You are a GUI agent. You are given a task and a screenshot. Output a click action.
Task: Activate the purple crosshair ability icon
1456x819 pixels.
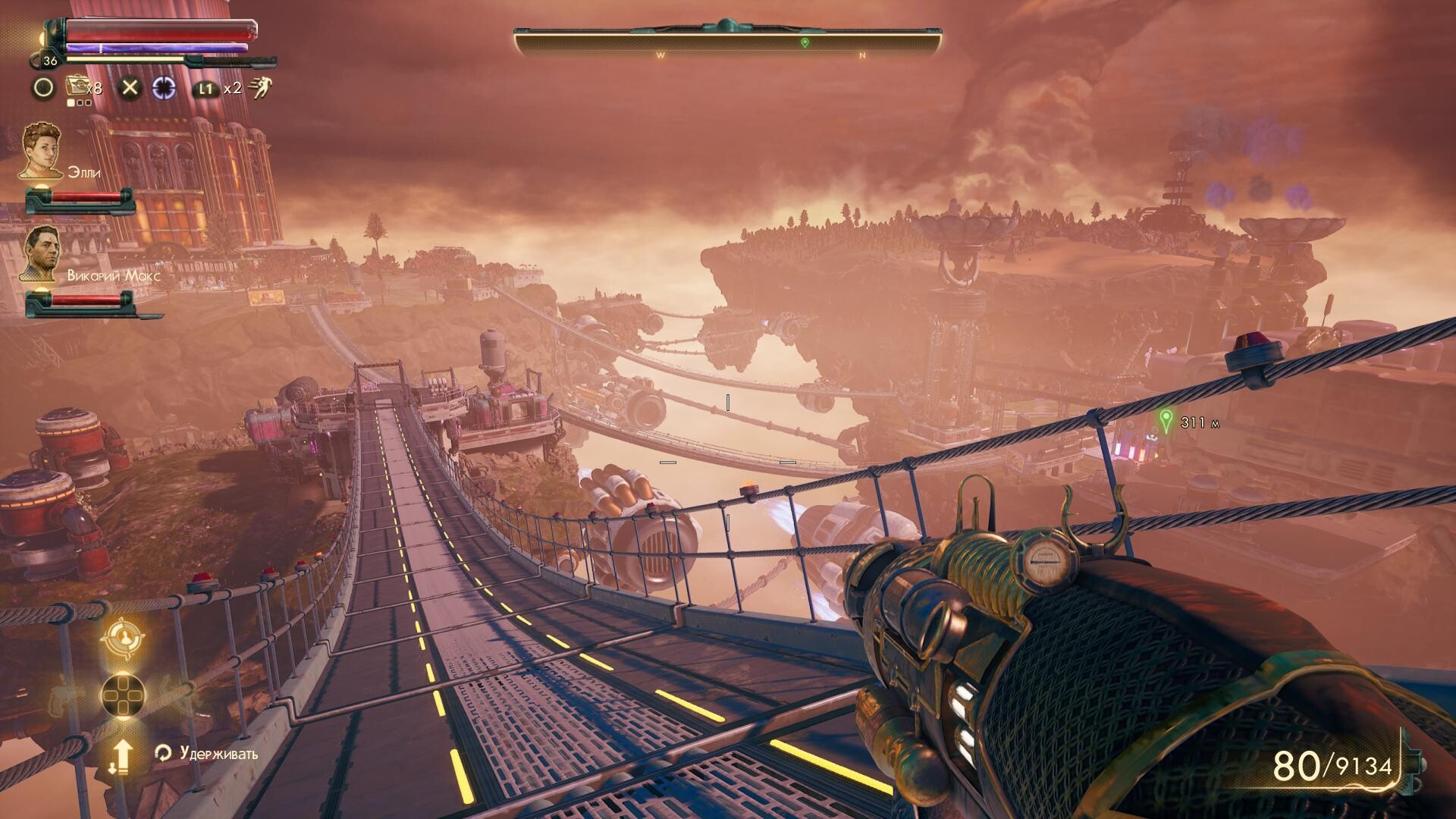pos(163,88)
